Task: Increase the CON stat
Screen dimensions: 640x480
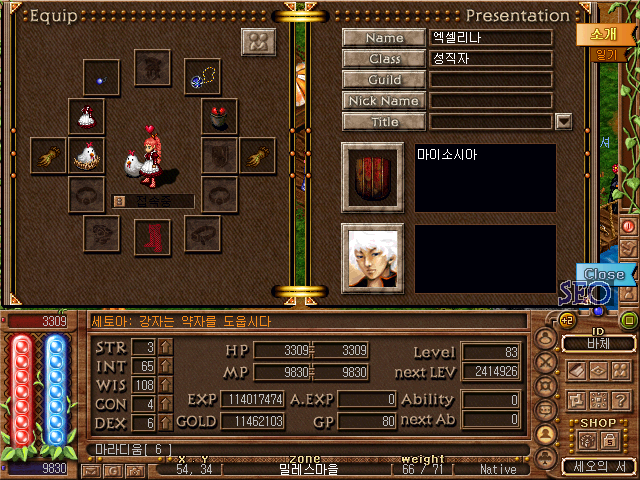Action: point(165,404)
